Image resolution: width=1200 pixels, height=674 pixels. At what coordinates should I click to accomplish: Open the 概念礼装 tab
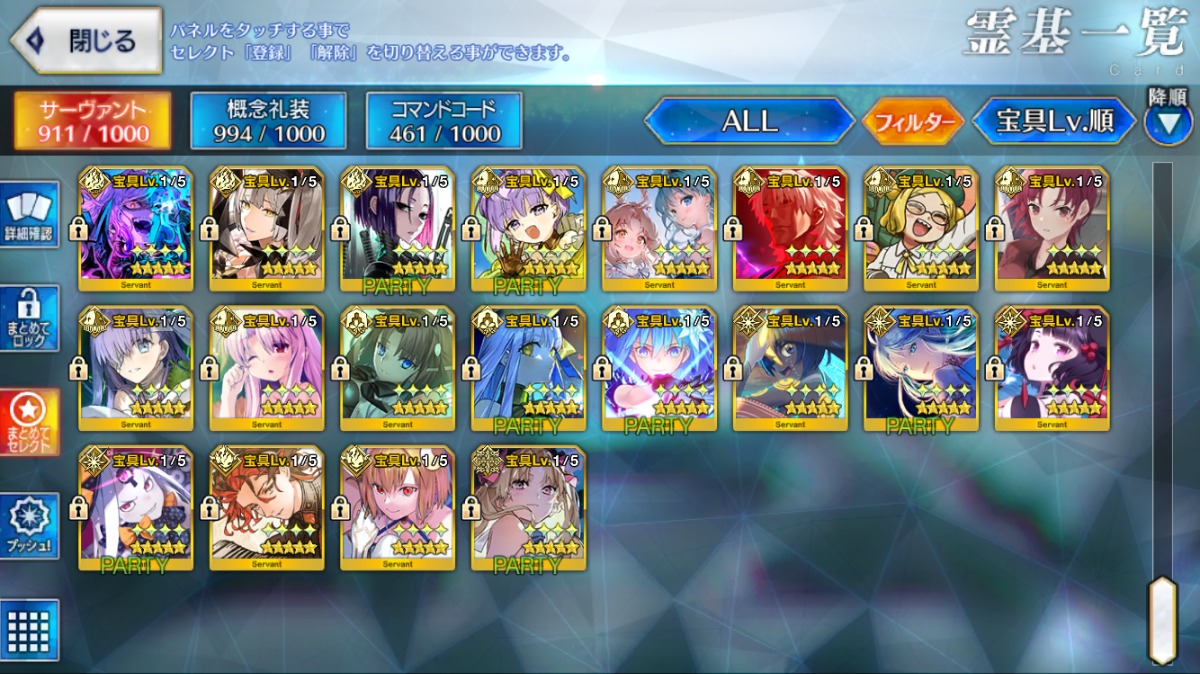267,121
